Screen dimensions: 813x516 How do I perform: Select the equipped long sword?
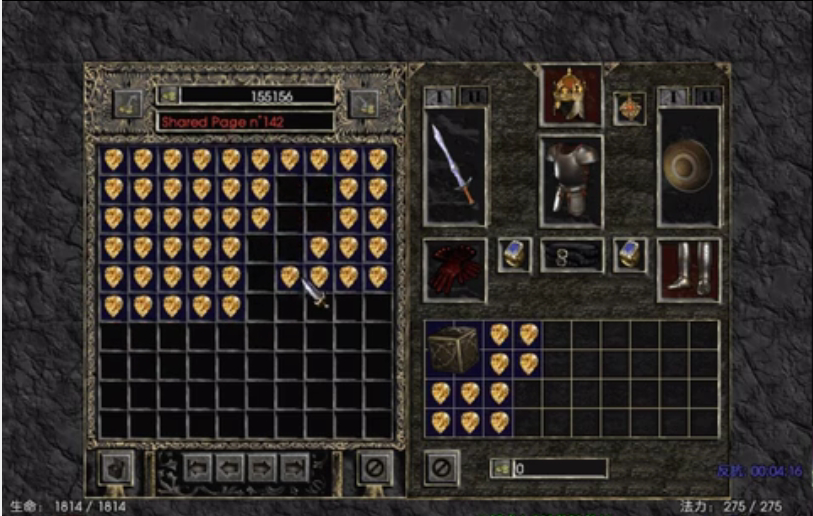point(454,165)
